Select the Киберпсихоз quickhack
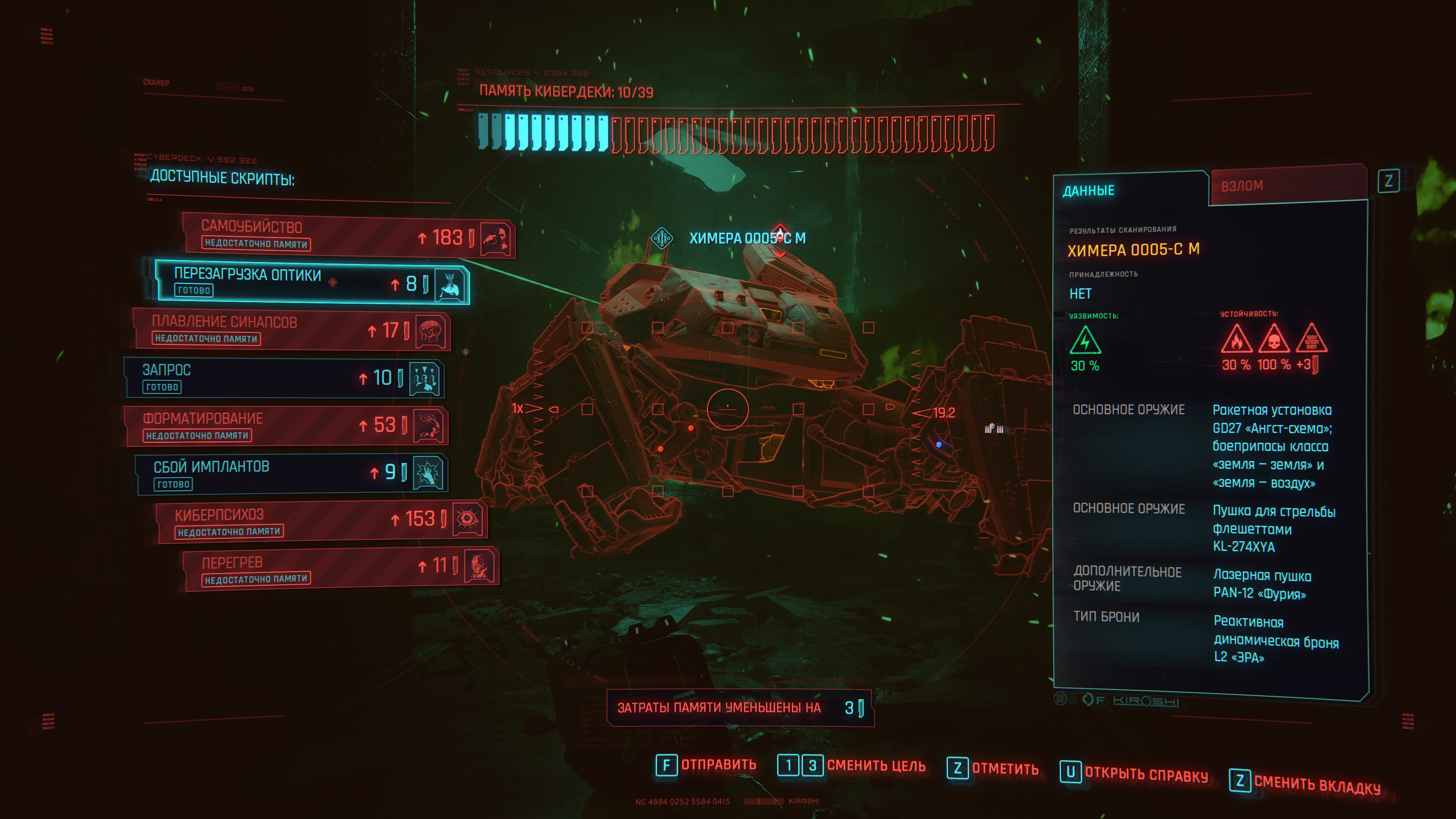This screenshot has height=819, width=1456. [x=321, y=521]
